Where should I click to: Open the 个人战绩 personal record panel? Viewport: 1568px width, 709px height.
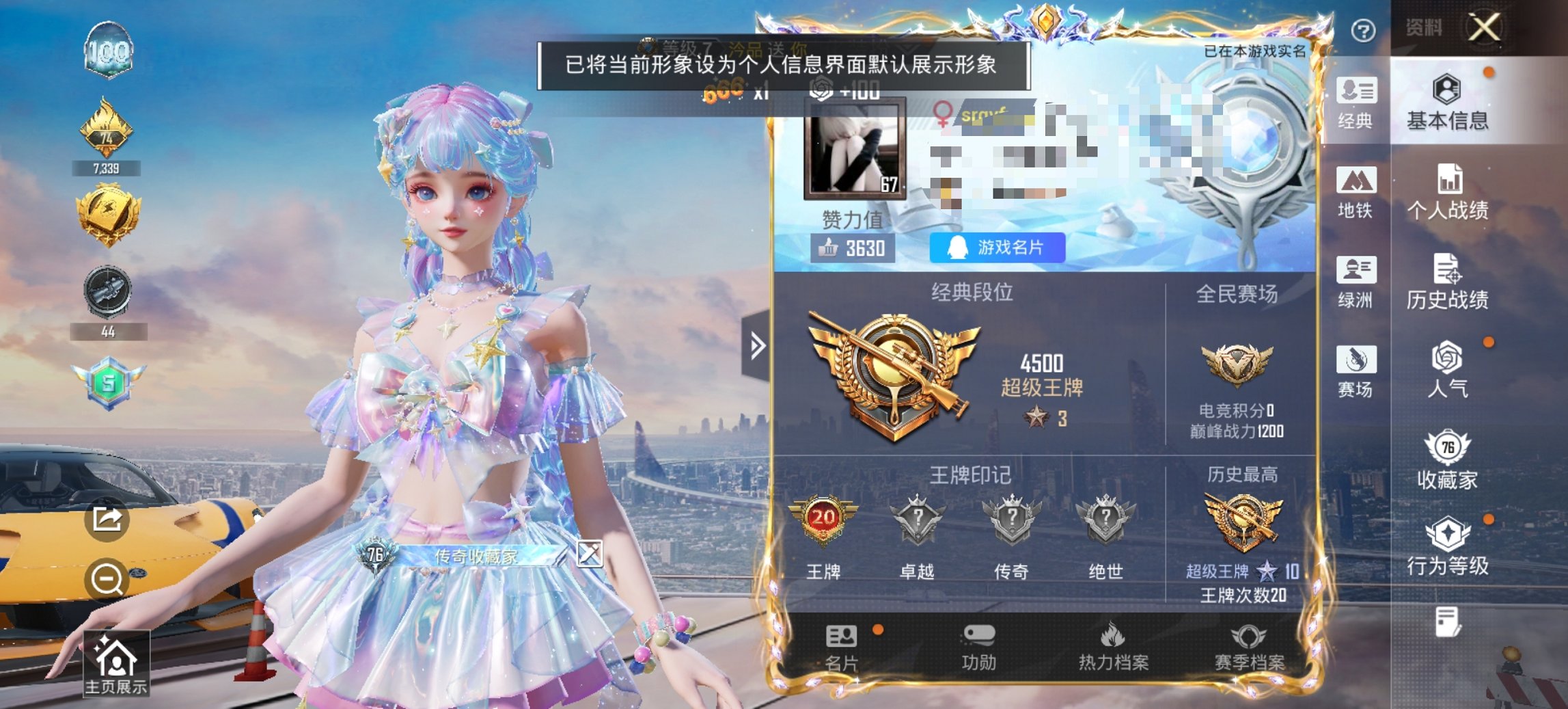pos(1450,193)
